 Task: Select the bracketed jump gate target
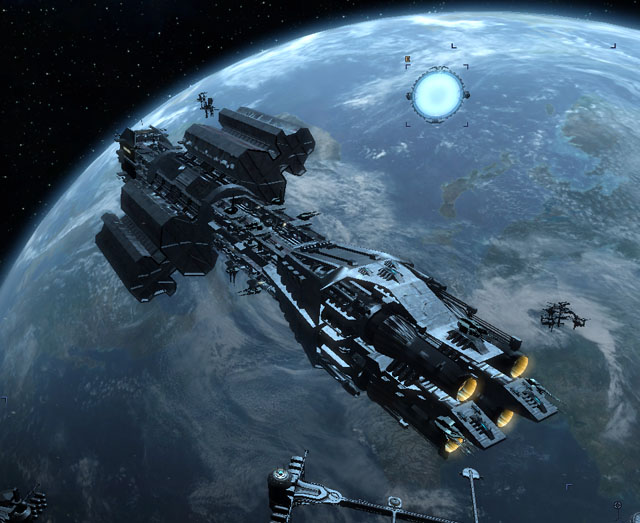pos(438,94)
